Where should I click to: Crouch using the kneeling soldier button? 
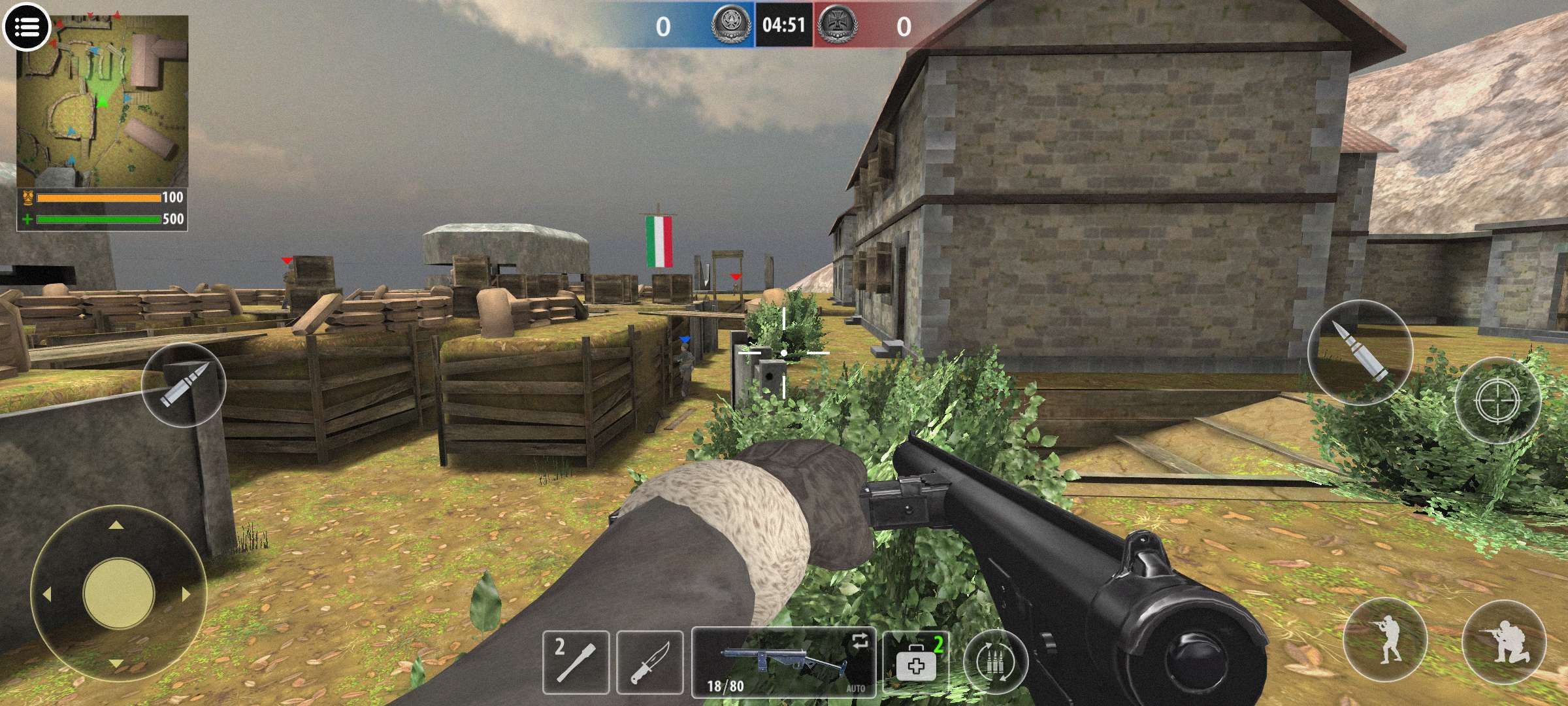coord(1504,641)
